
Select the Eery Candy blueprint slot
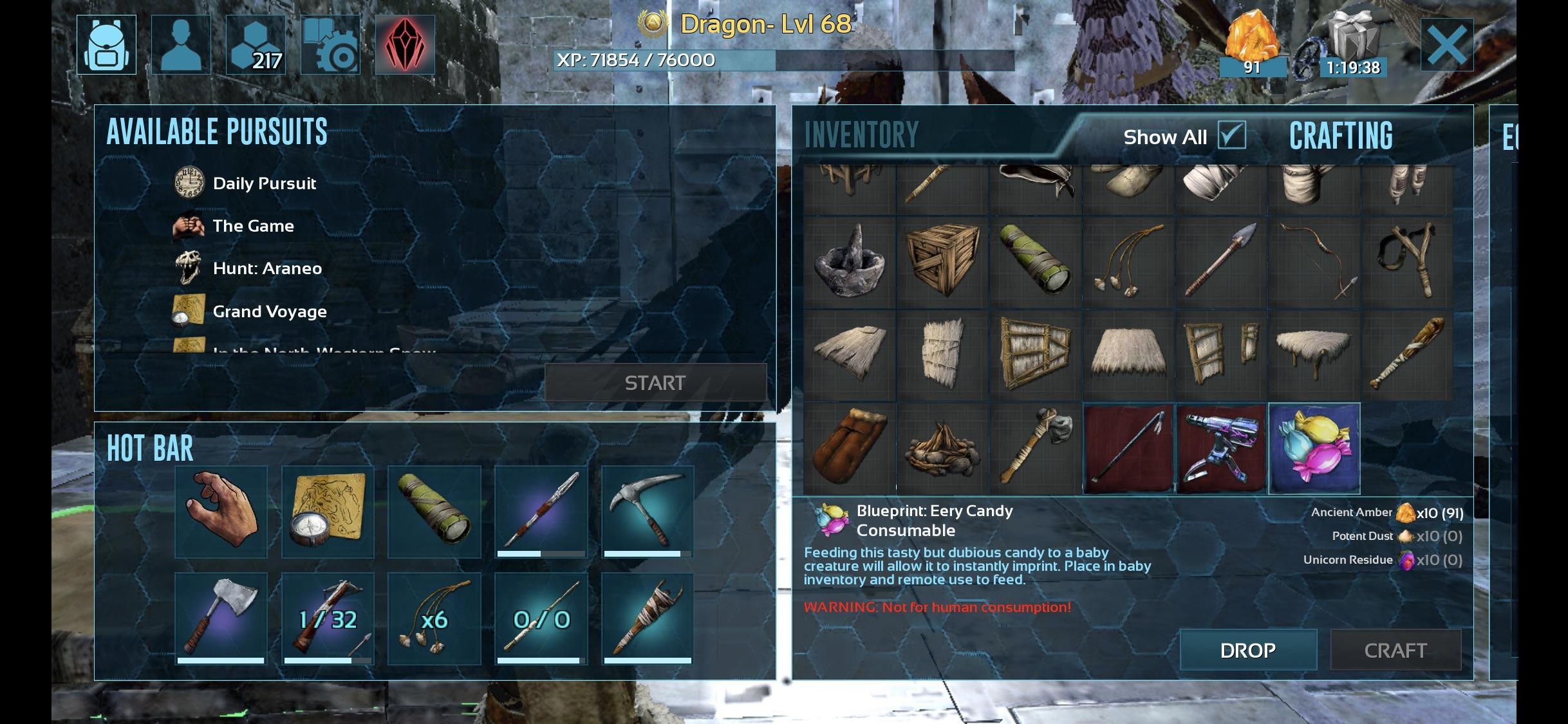[1314, 449]
